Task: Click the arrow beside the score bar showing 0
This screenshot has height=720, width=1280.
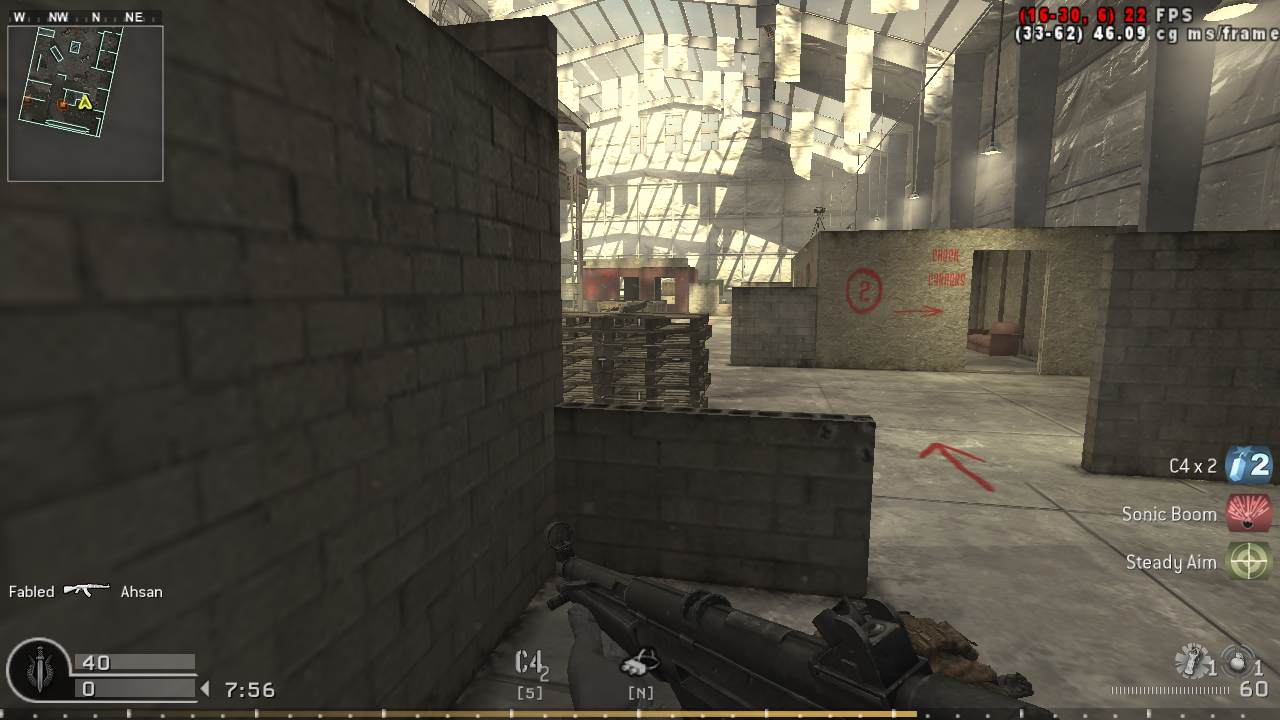Action: 203,687
